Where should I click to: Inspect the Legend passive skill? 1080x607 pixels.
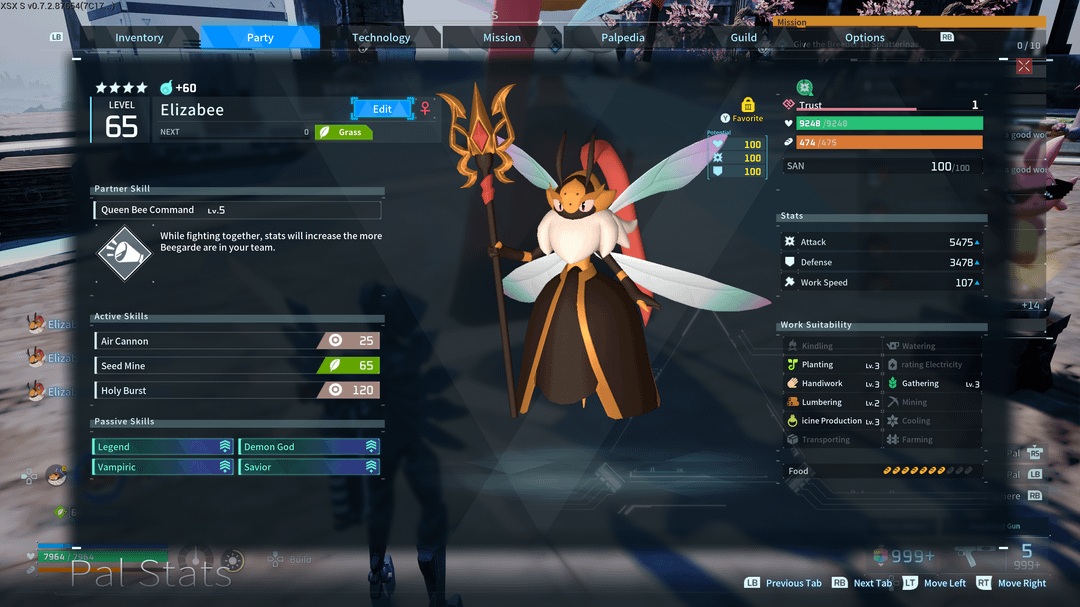click(164, 447)
